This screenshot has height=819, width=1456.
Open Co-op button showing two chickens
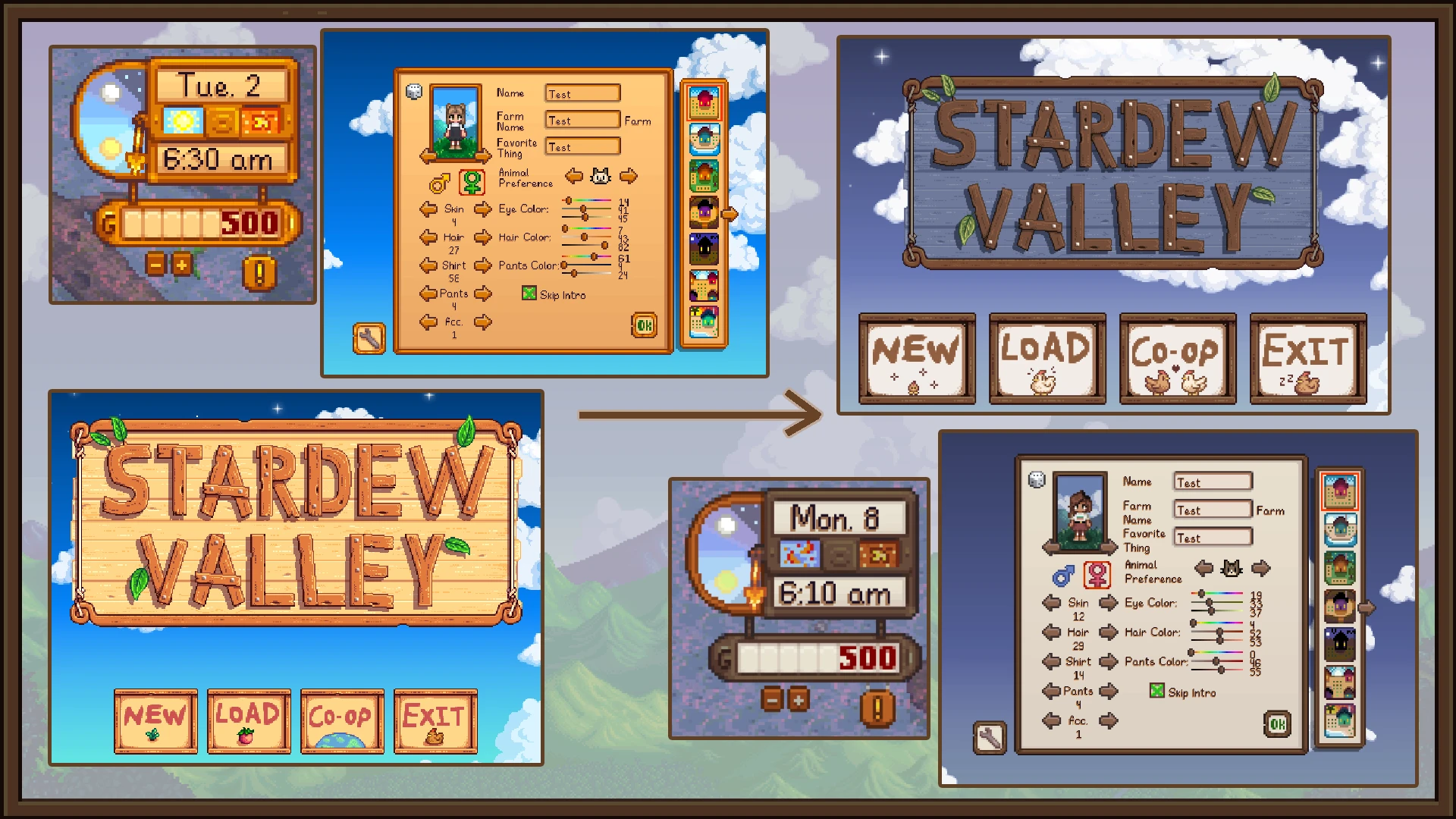[x=1178, y=359]
